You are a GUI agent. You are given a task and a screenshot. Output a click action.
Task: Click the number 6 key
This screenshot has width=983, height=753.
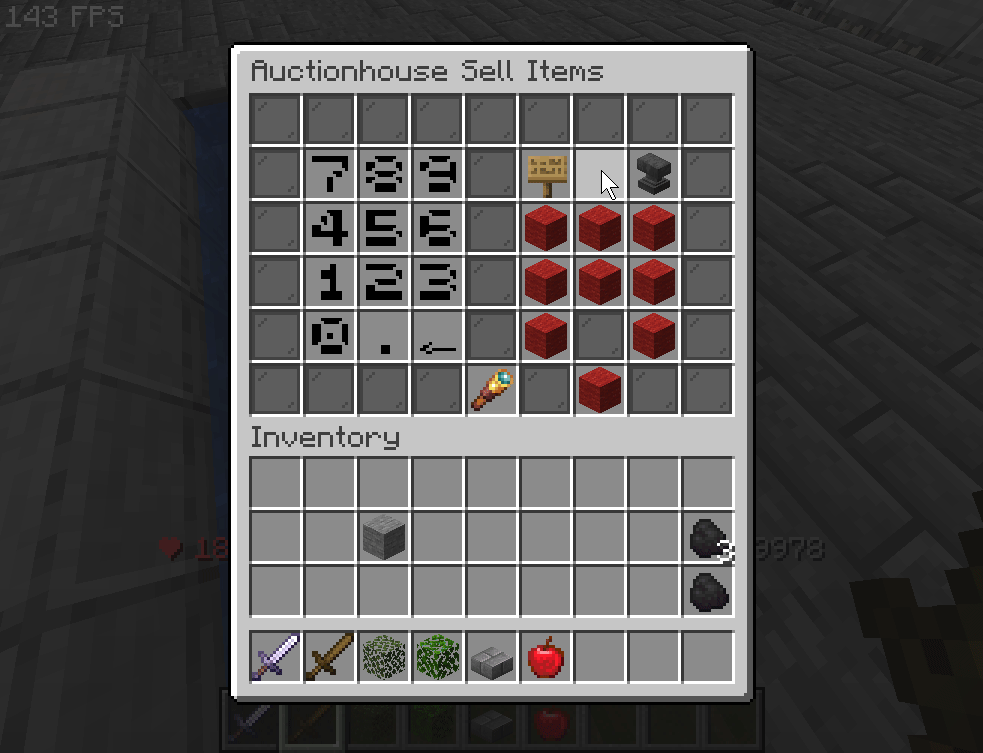[438, 229]
